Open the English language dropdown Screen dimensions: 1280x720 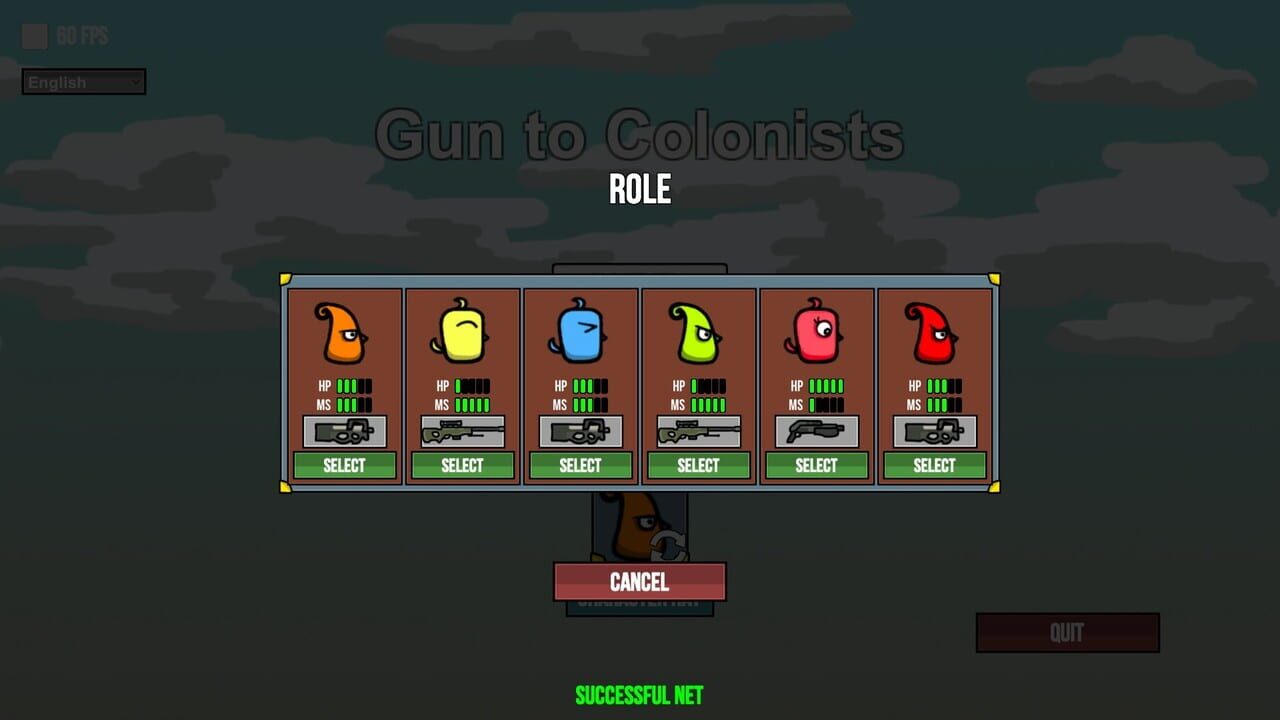83,82
